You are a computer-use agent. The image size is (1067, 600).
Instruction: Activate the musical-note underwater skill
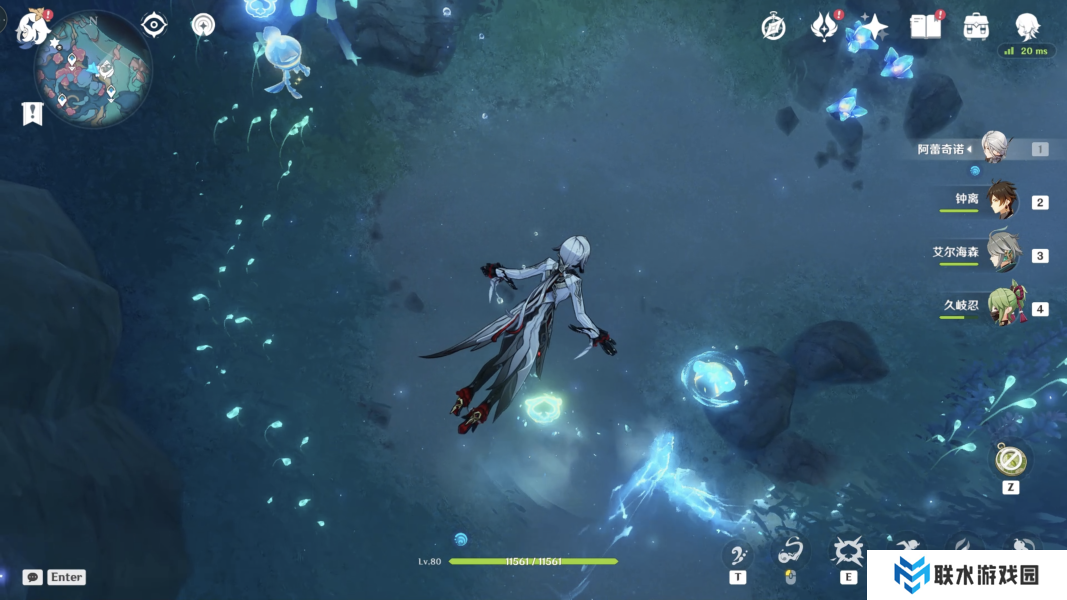pyautogui.click(x=737, y=555)
